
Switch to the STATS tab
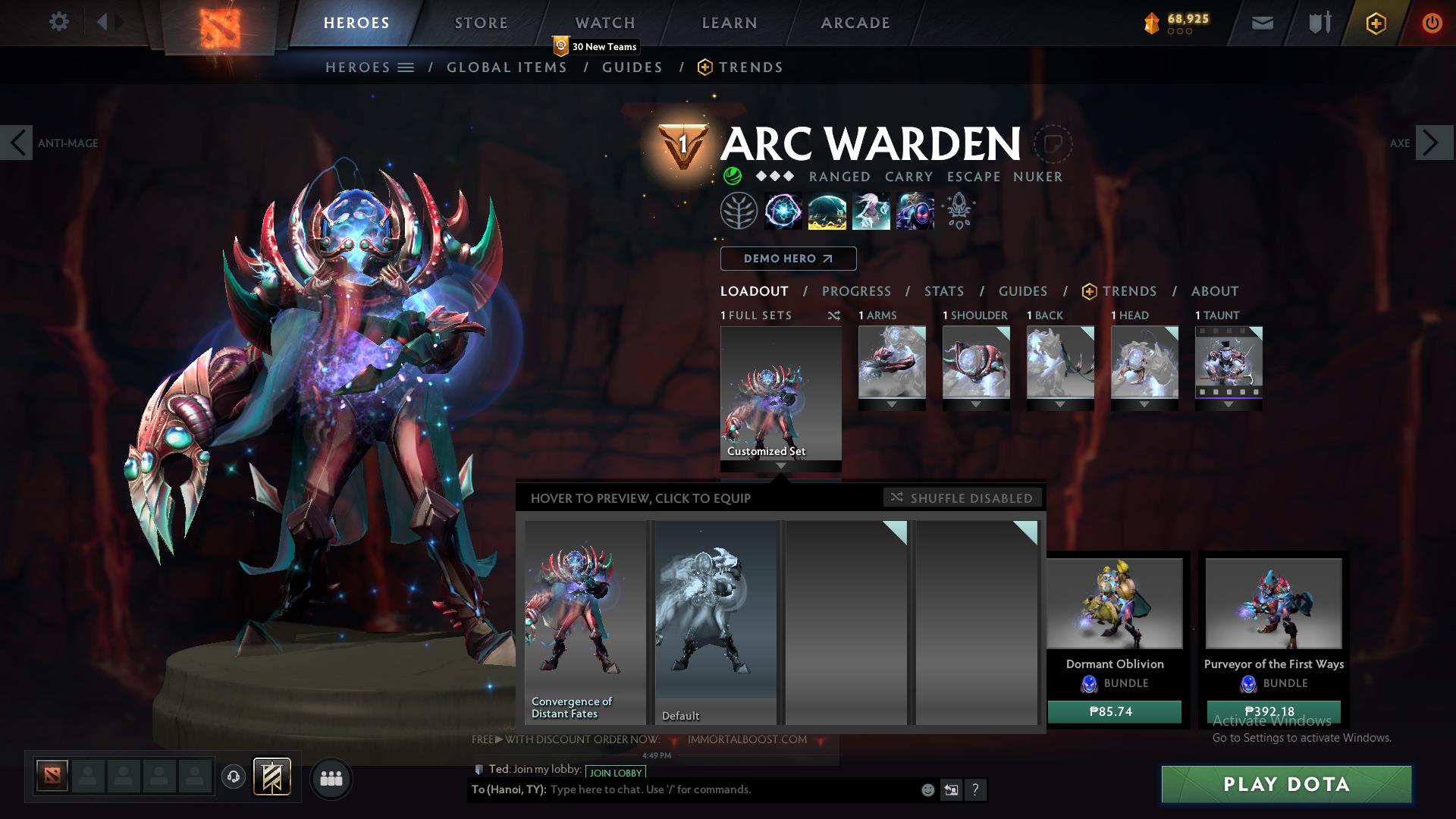click(943, 291)
